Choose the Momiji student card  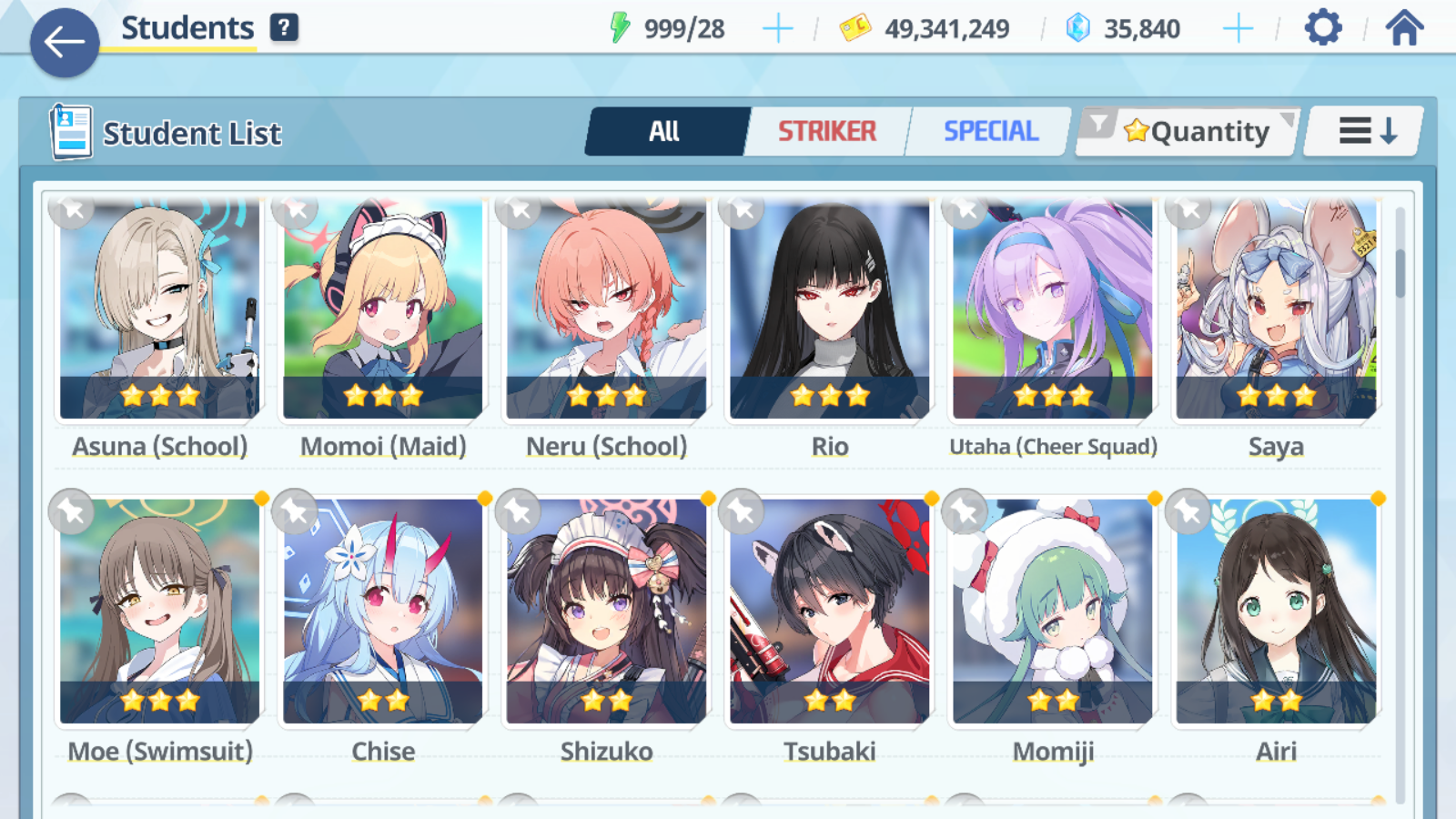[1053, 612]
